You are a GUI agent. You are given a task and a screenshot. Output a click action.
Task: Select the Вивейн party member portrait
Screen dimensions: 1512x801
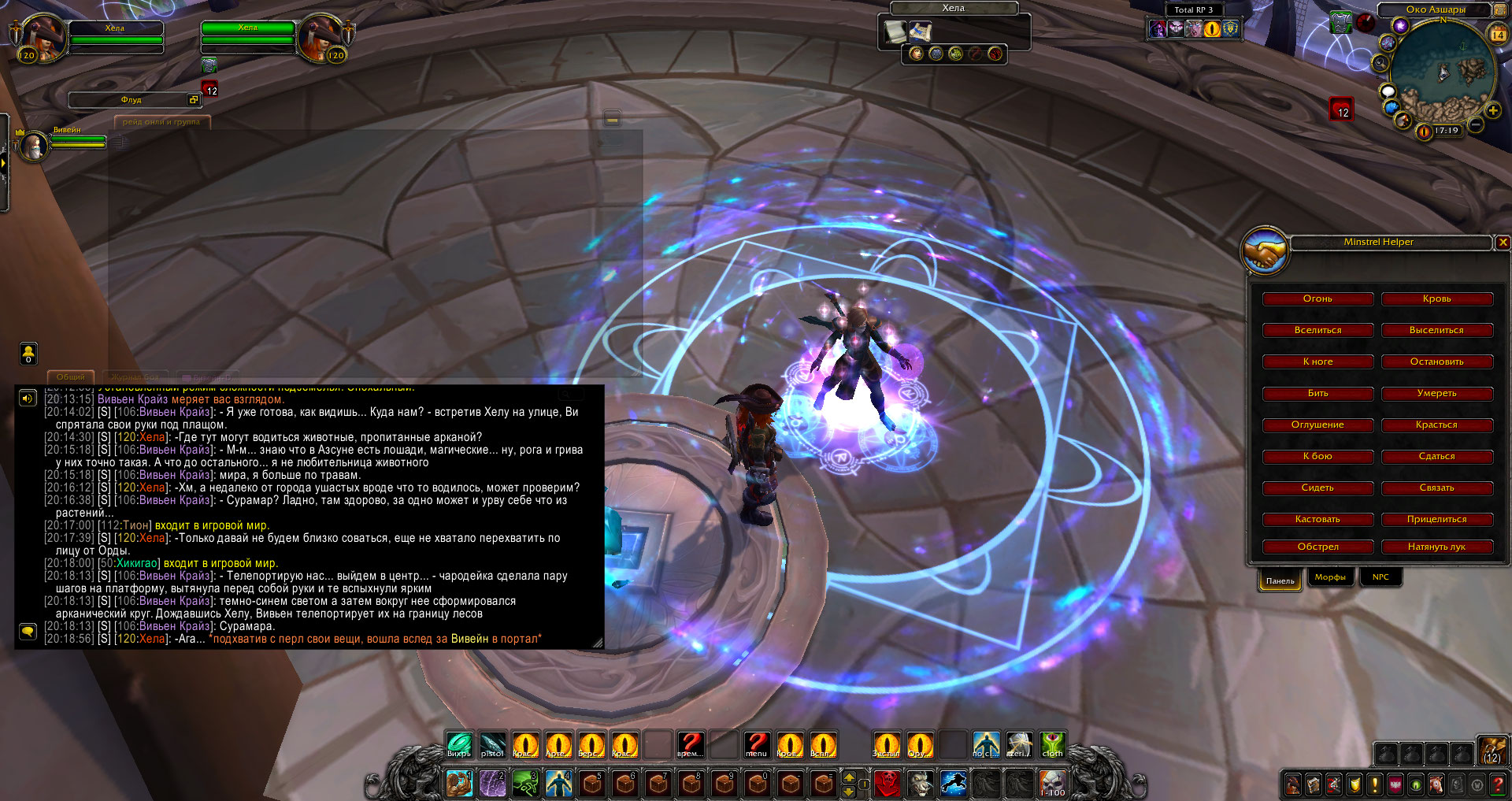coord(34,146)
